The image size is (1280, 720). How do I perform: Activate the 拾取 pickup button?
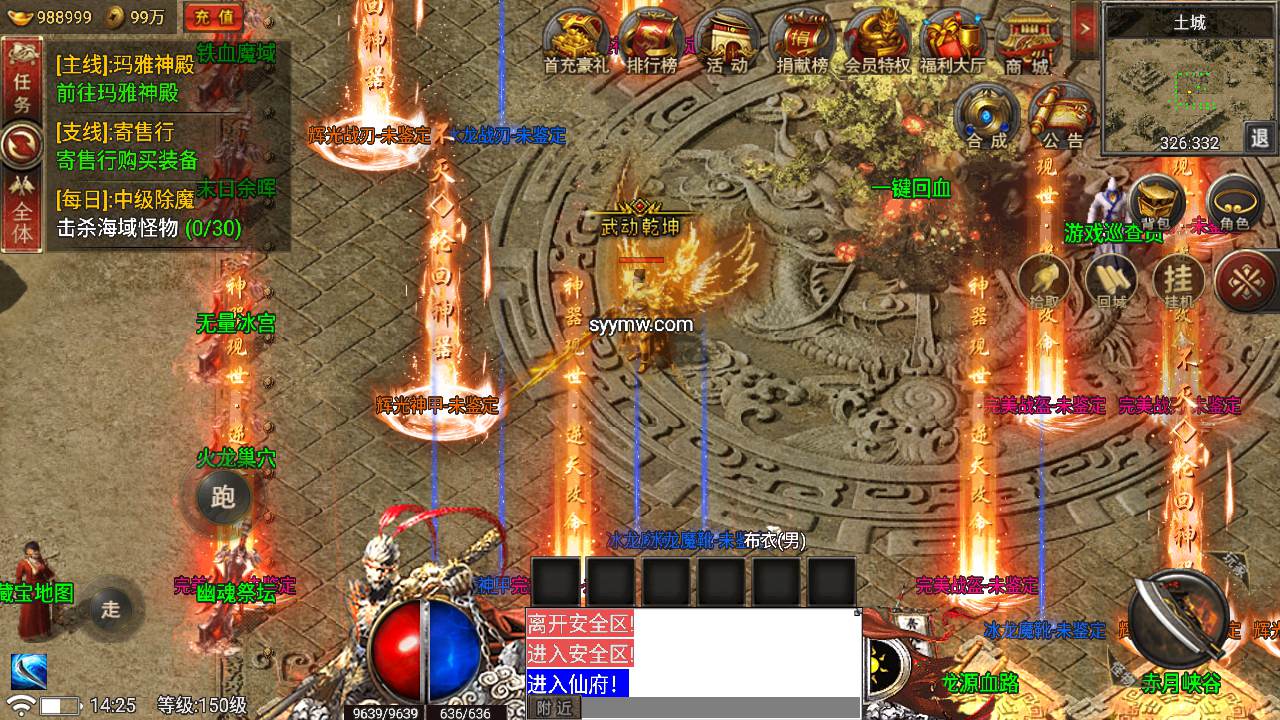tap(1045, 281)
